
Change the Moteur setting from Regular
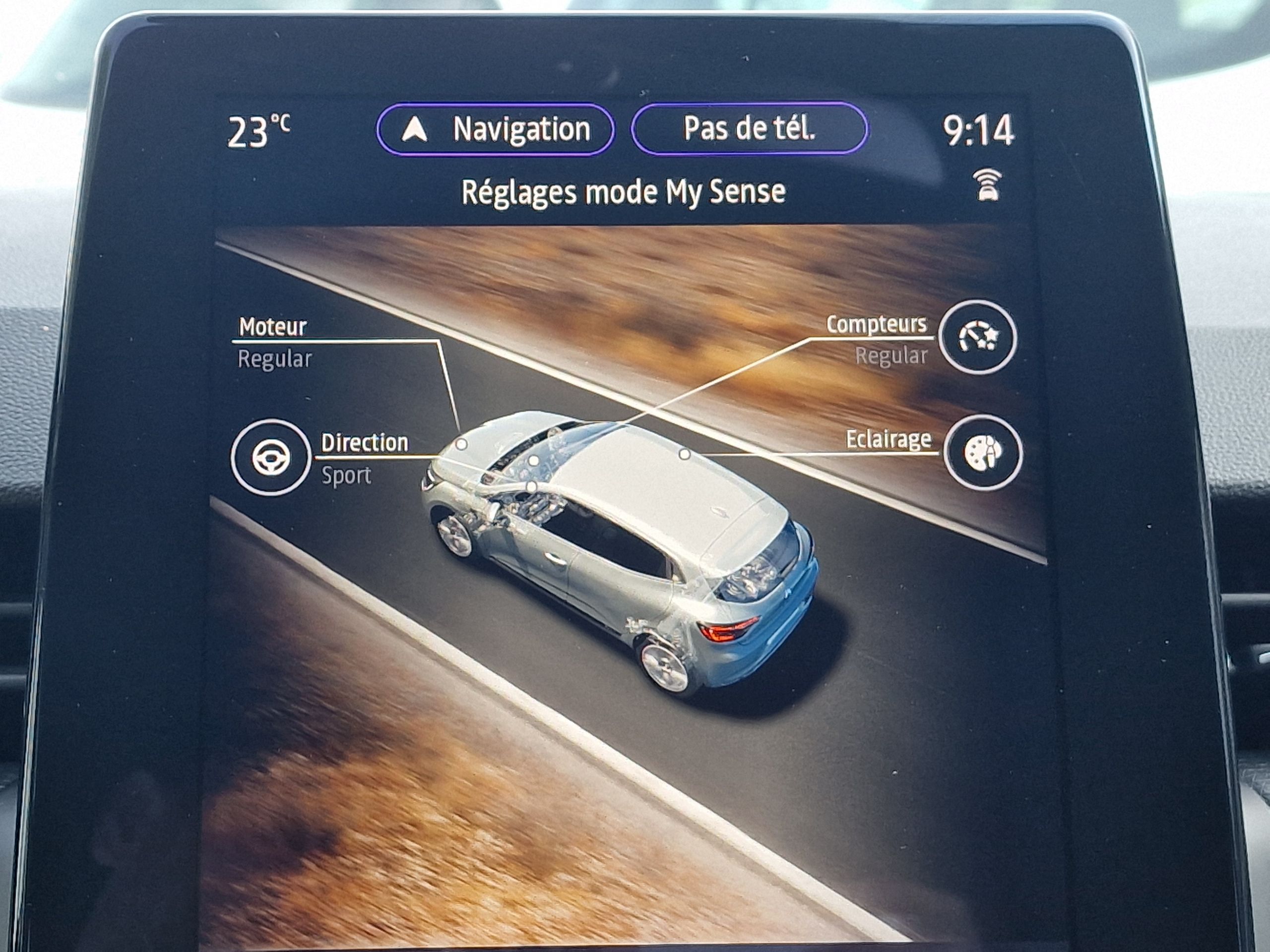point(274,360)
